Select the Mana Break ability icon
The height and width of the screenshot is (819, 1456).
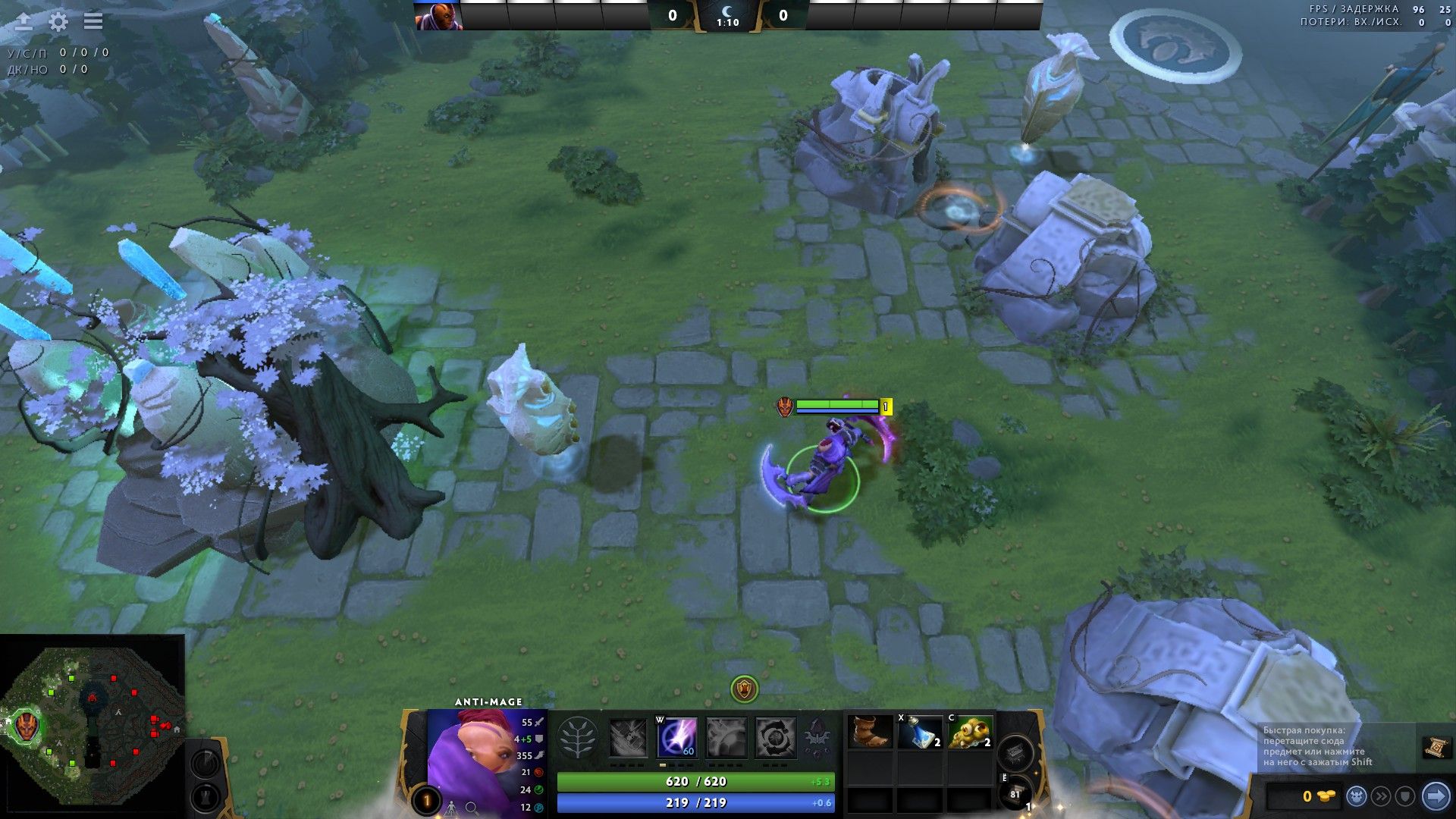pyautogui.click(x=628, y=738)
